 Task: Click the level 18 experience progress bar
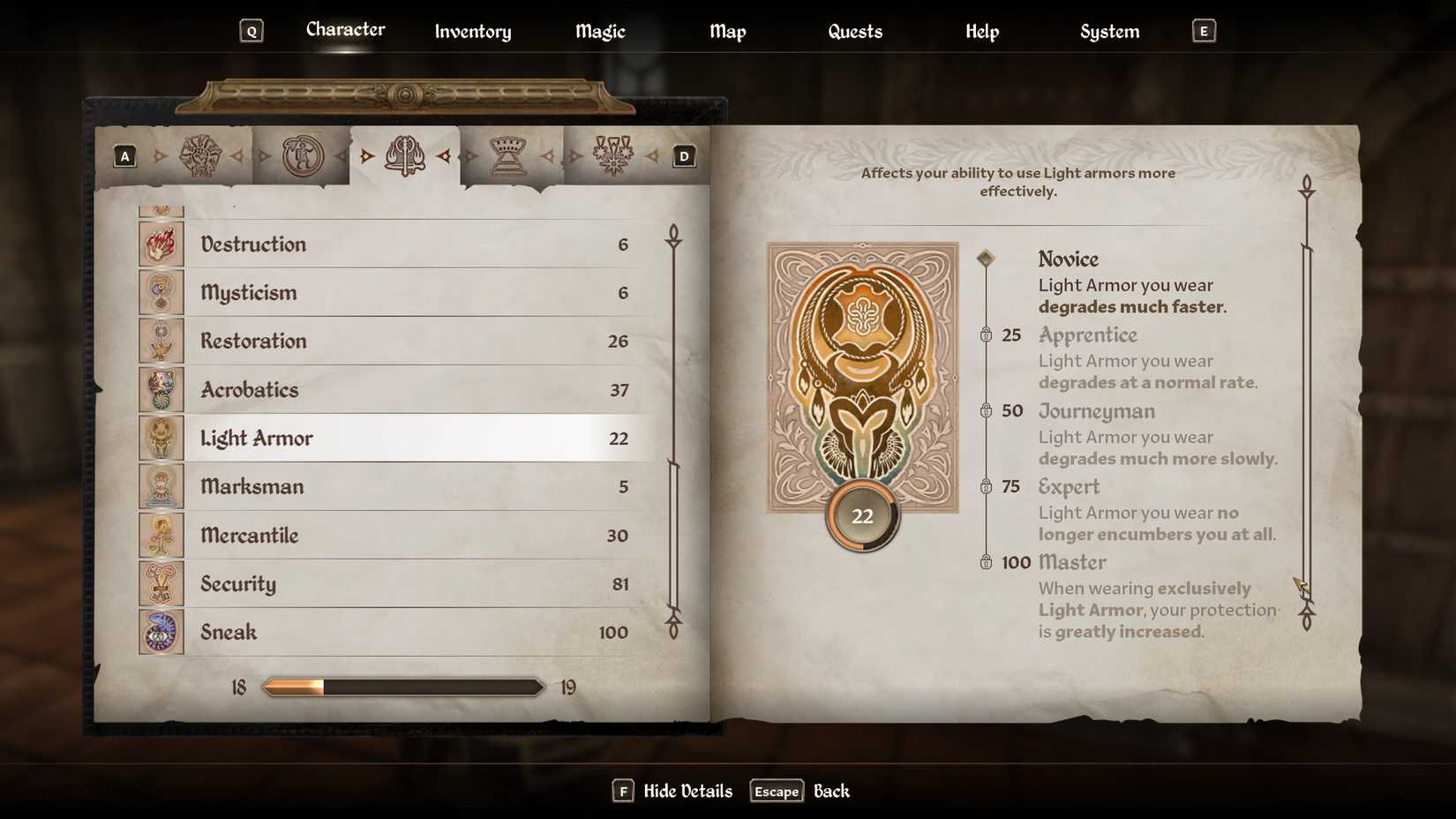click(x=402, y=687)
